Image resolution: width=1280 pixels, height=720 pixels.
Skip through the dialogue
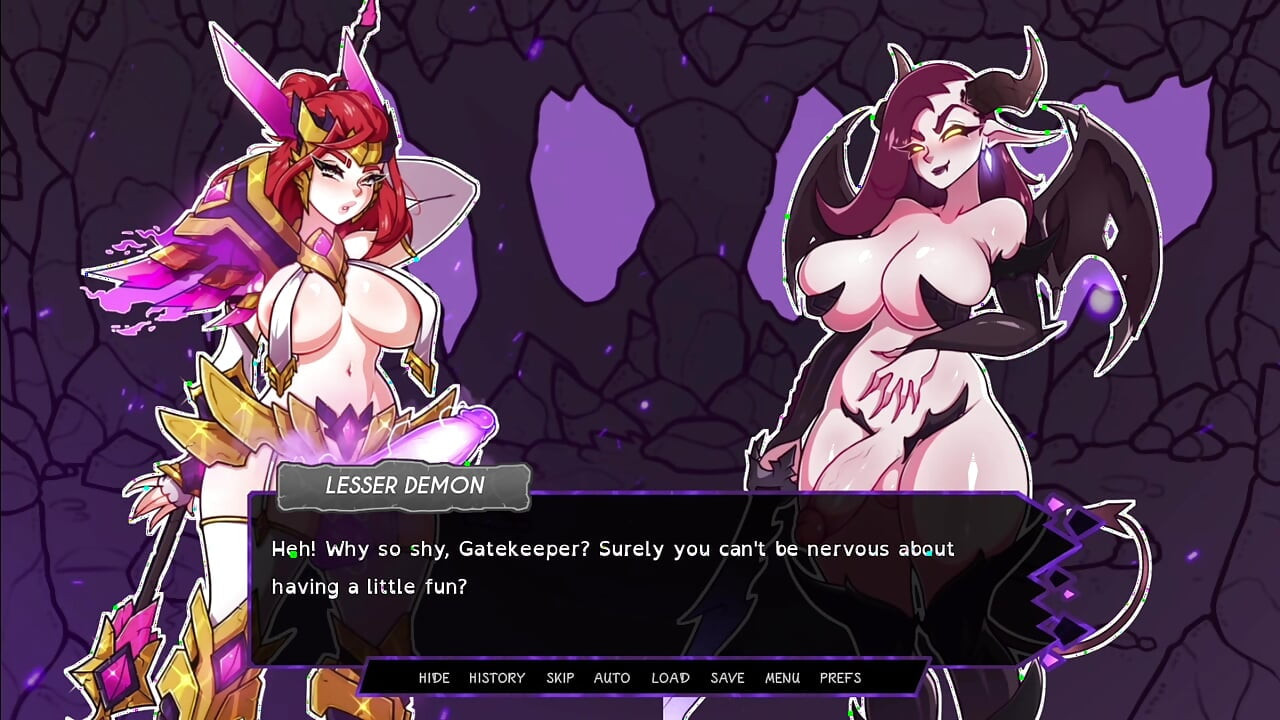point(560,678)
